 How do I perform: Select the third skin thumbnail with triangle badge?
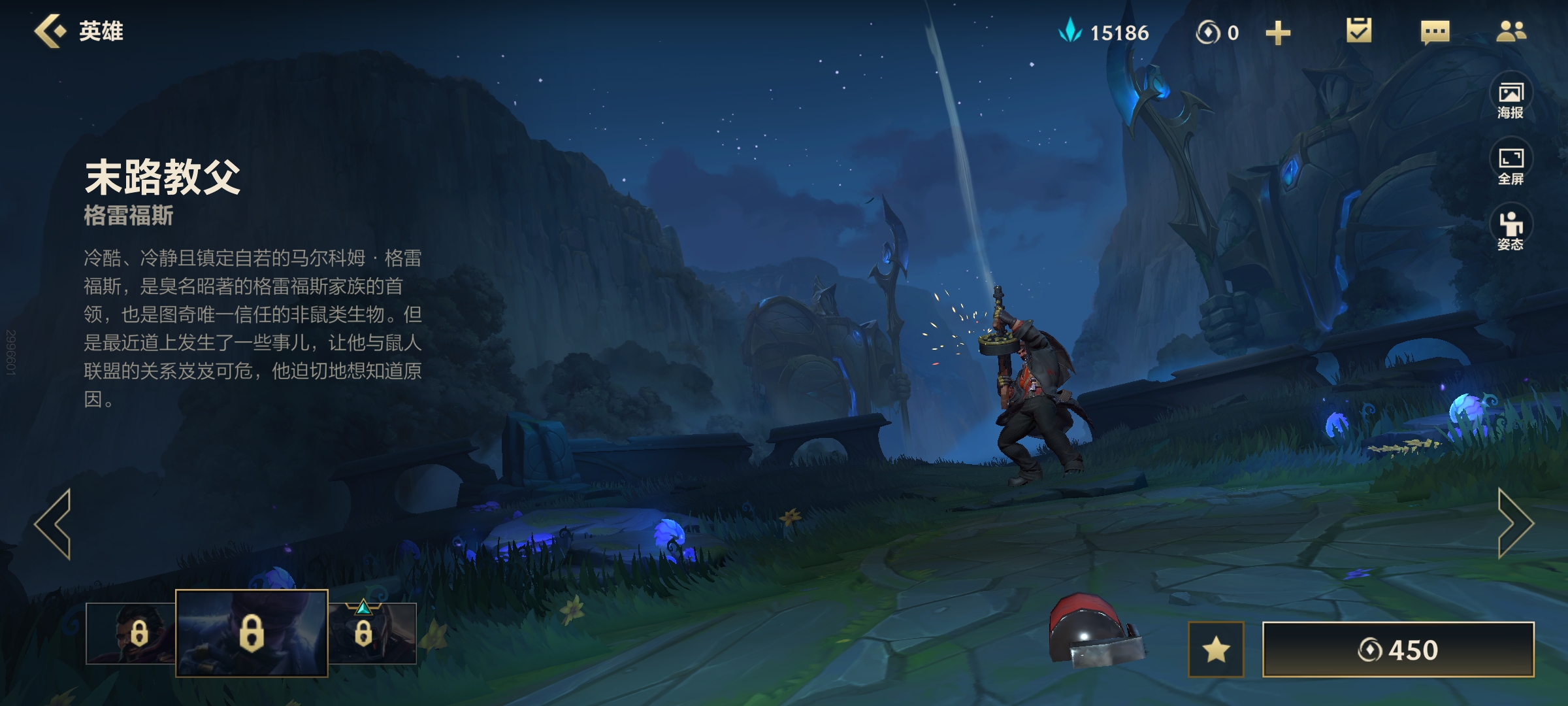(372, 633)
